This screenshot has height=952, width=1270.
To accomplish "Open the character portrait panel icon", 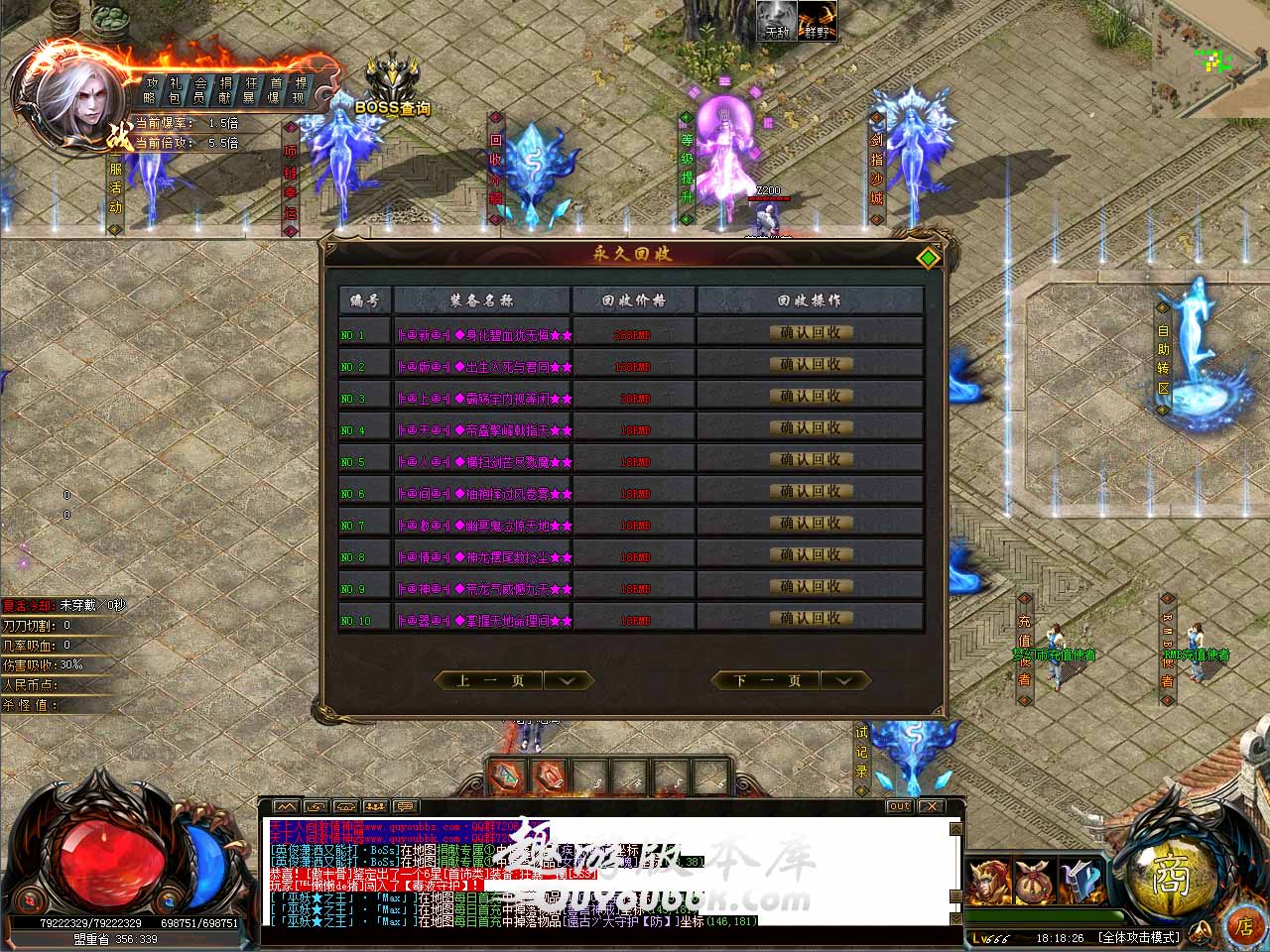I will coord(990,881).
